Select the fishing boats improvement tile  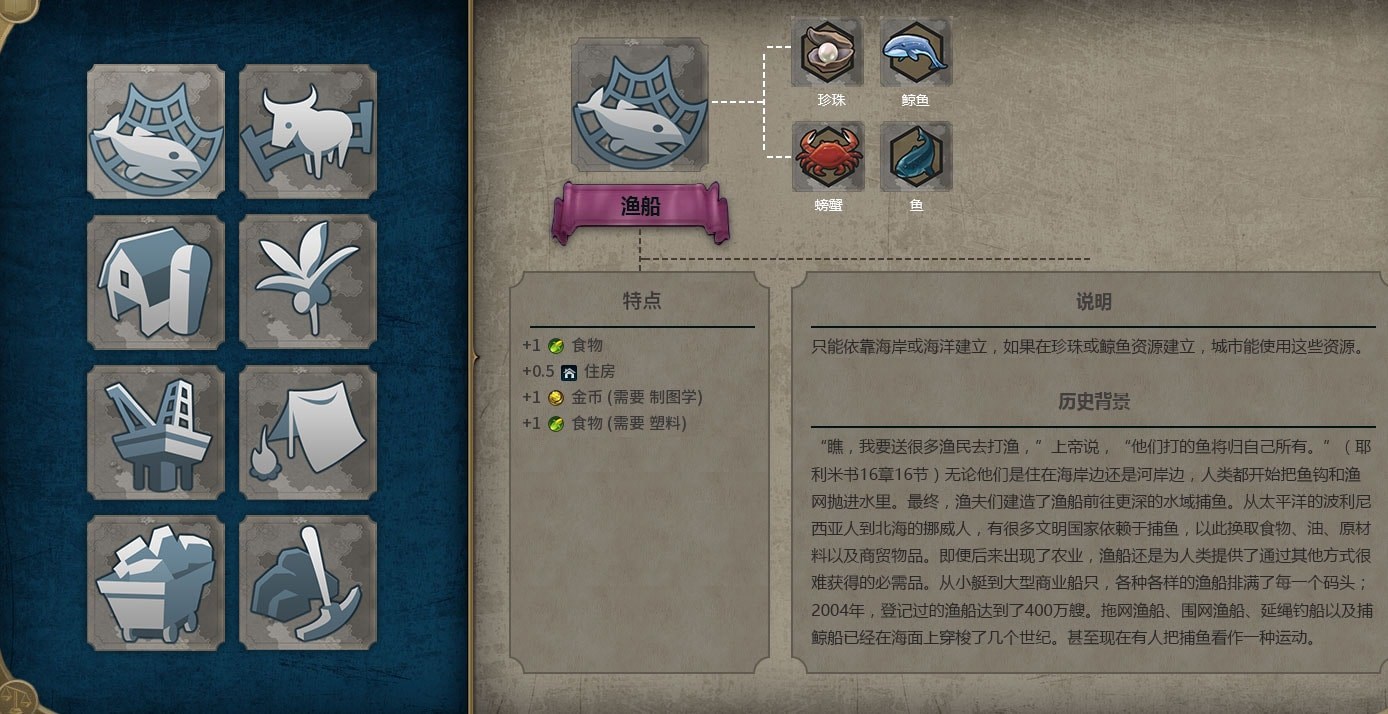[x=155, y=132]
